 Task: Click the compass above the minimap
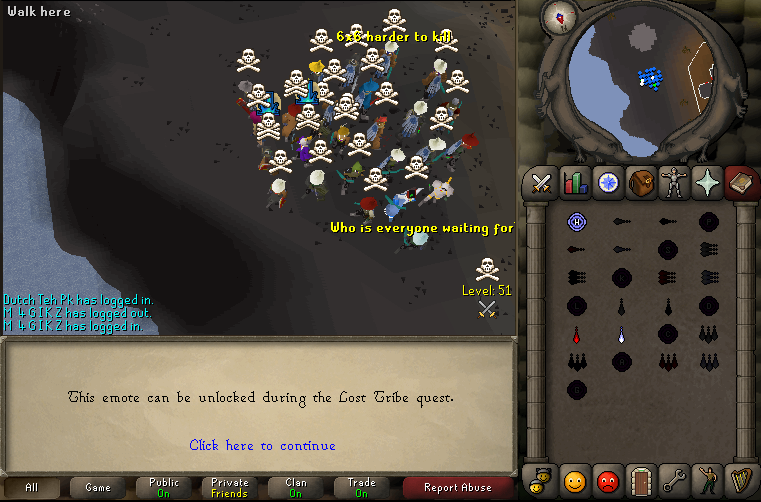pyautogui.click(x=559, y=16)
